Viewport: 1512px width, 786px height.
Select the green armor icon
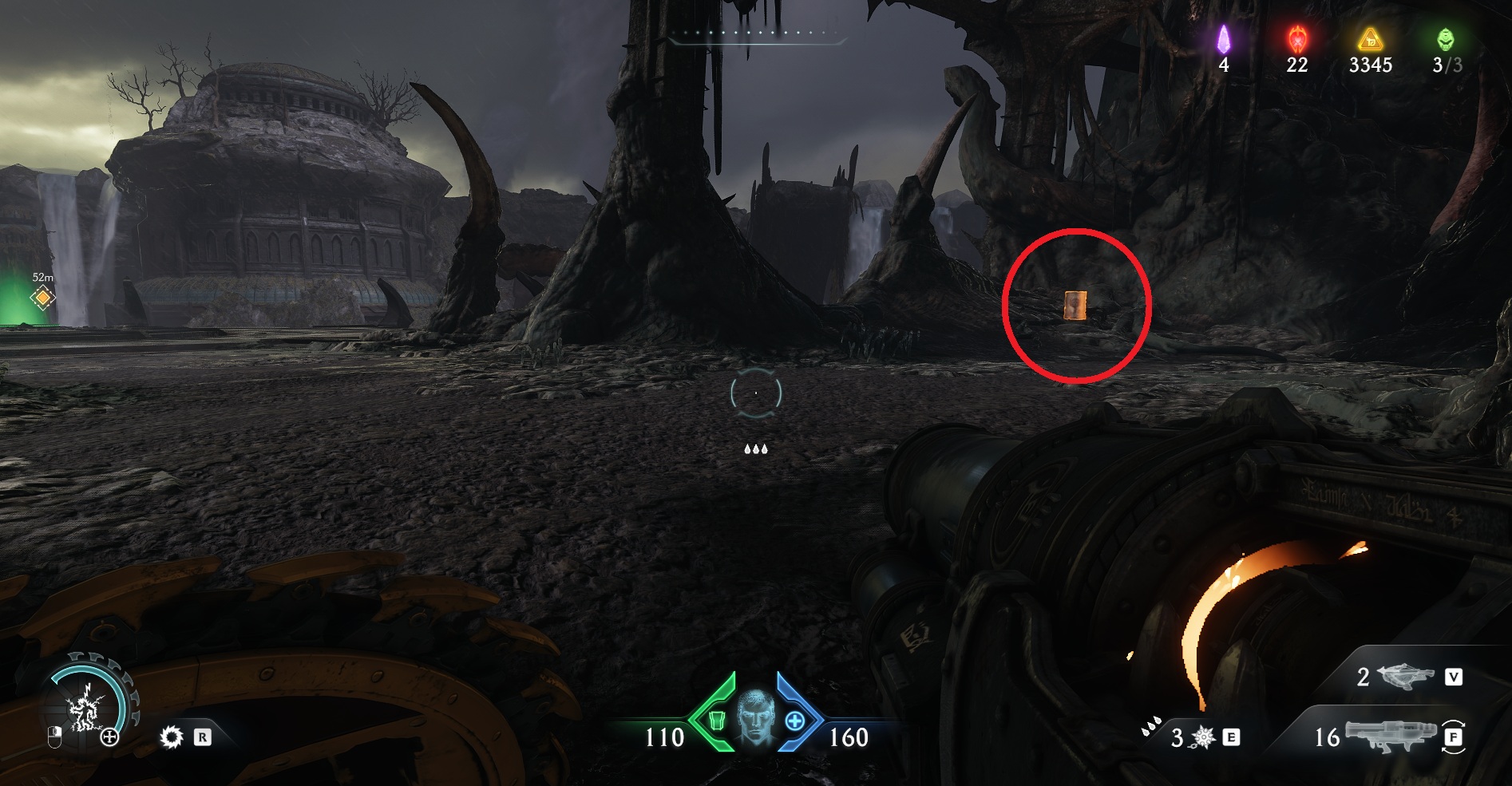pyautogui.click(x=716, y=721)
